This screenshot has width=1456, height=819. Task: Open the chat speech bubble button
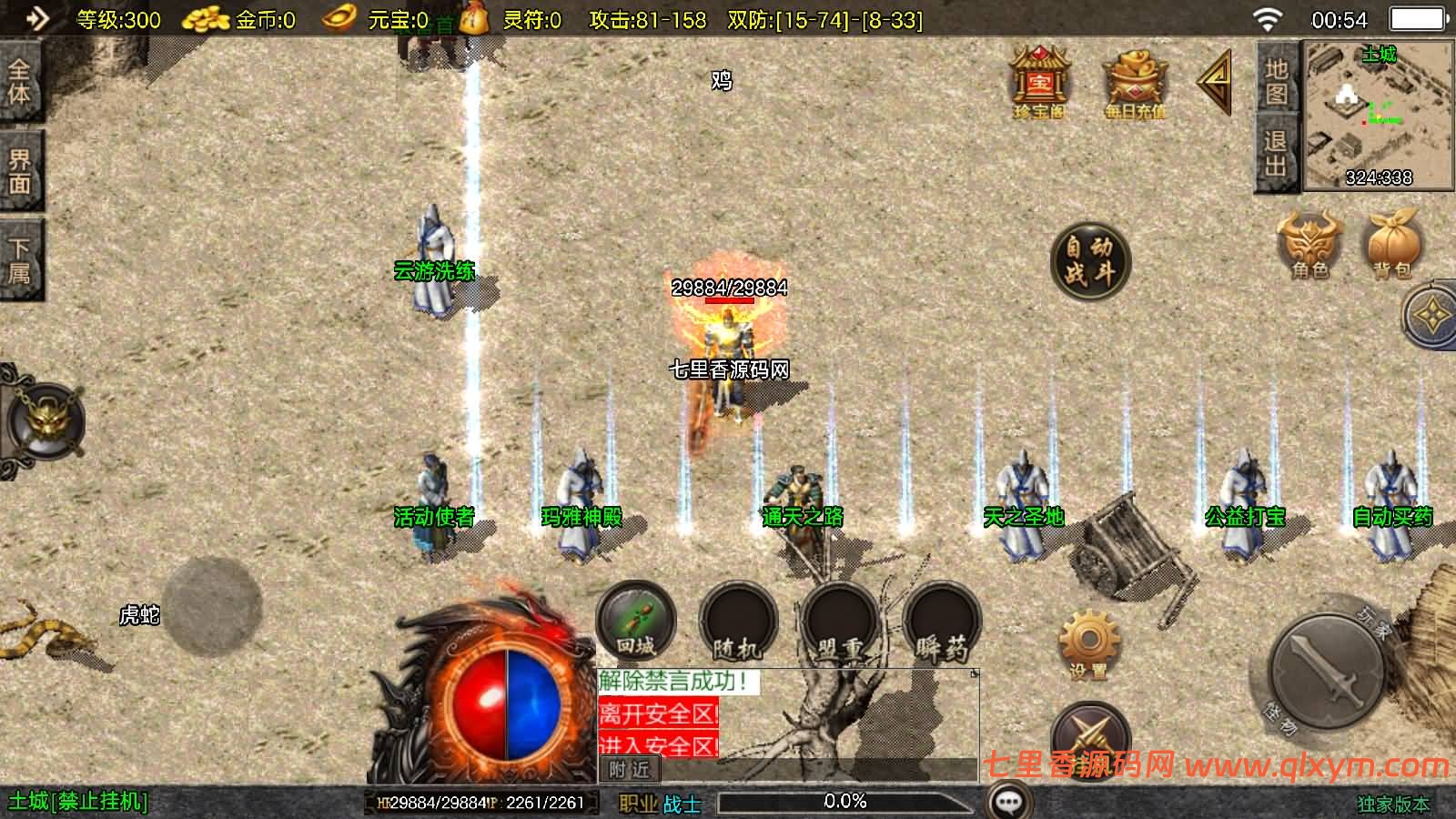[x=1008, y=802]
